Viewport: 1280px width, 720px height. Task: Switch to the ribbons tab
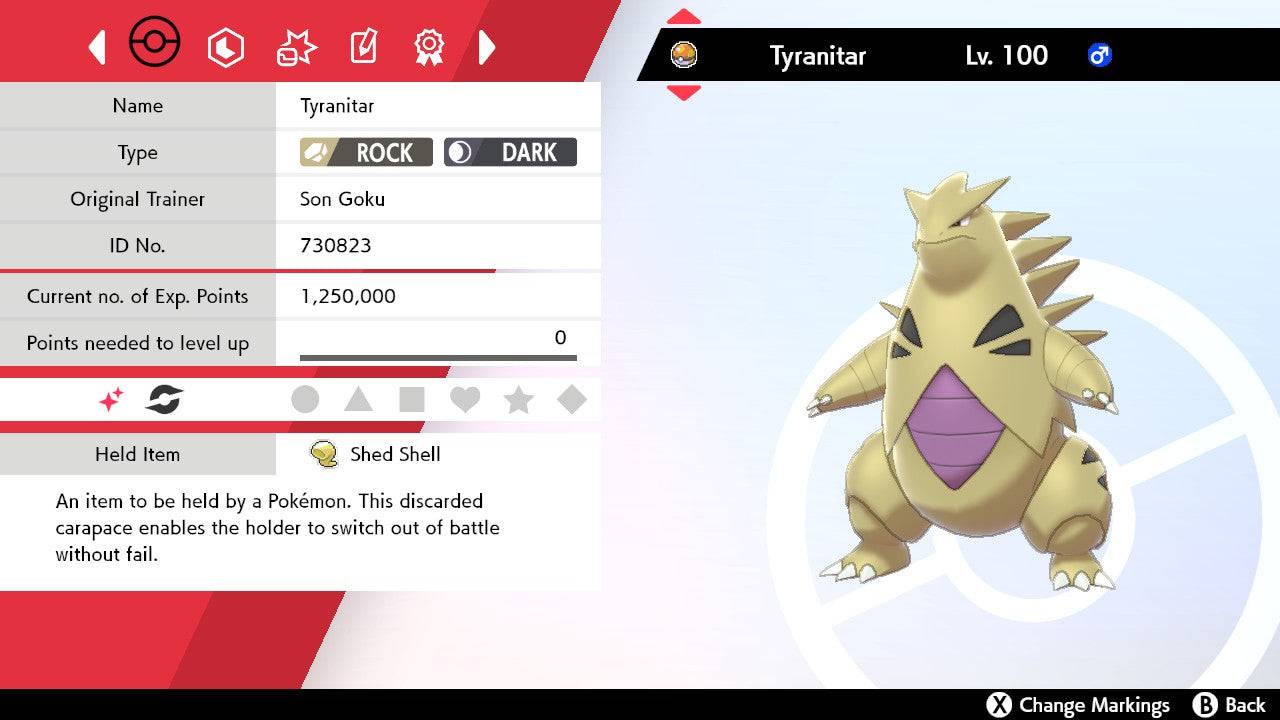pos(429,46)
